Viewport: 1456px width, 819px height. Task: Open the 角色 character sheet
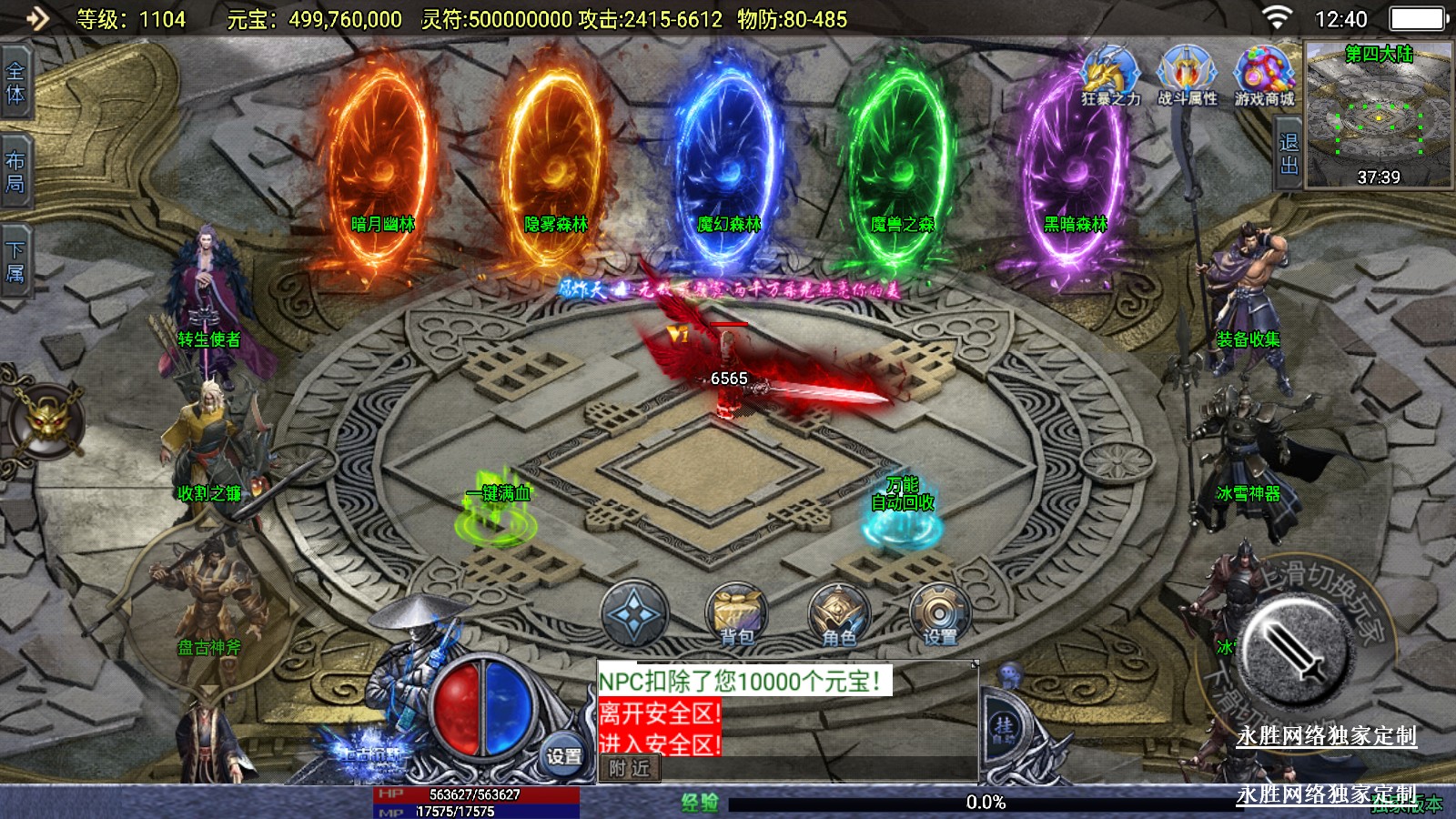click(x=838, y=614)
